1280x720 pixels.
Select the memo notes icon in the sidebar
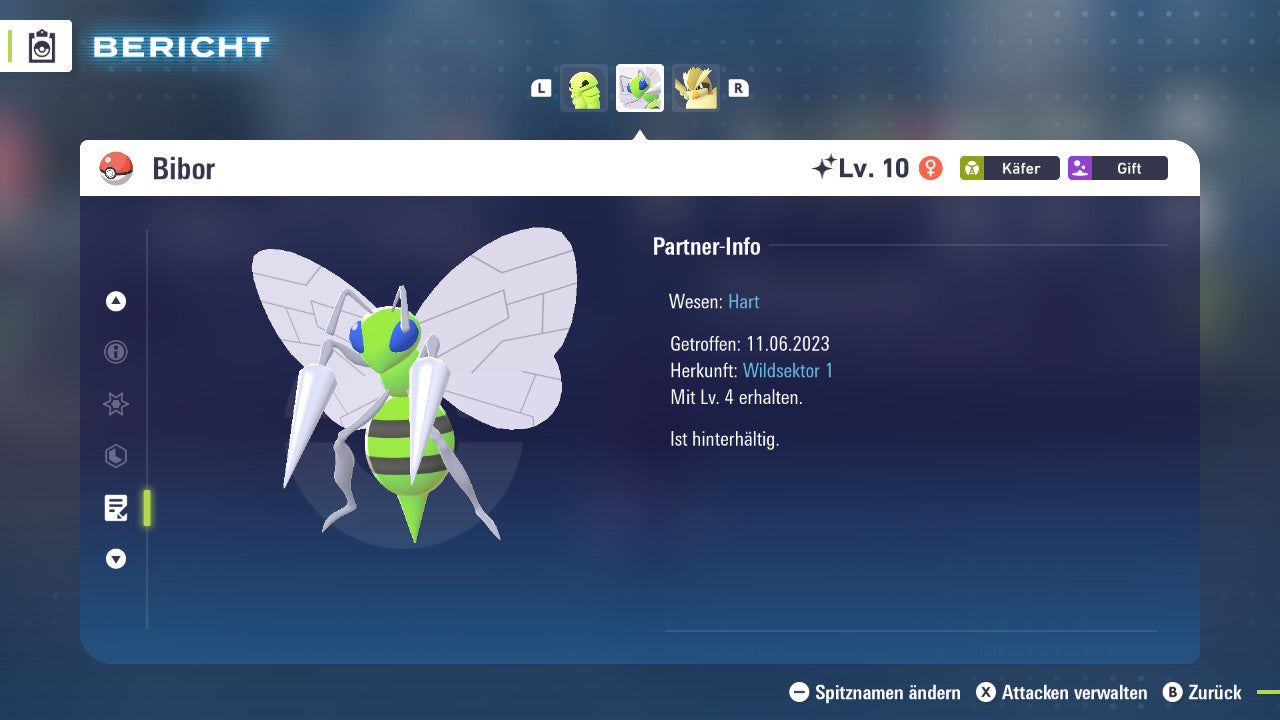(x=117, y=508)
